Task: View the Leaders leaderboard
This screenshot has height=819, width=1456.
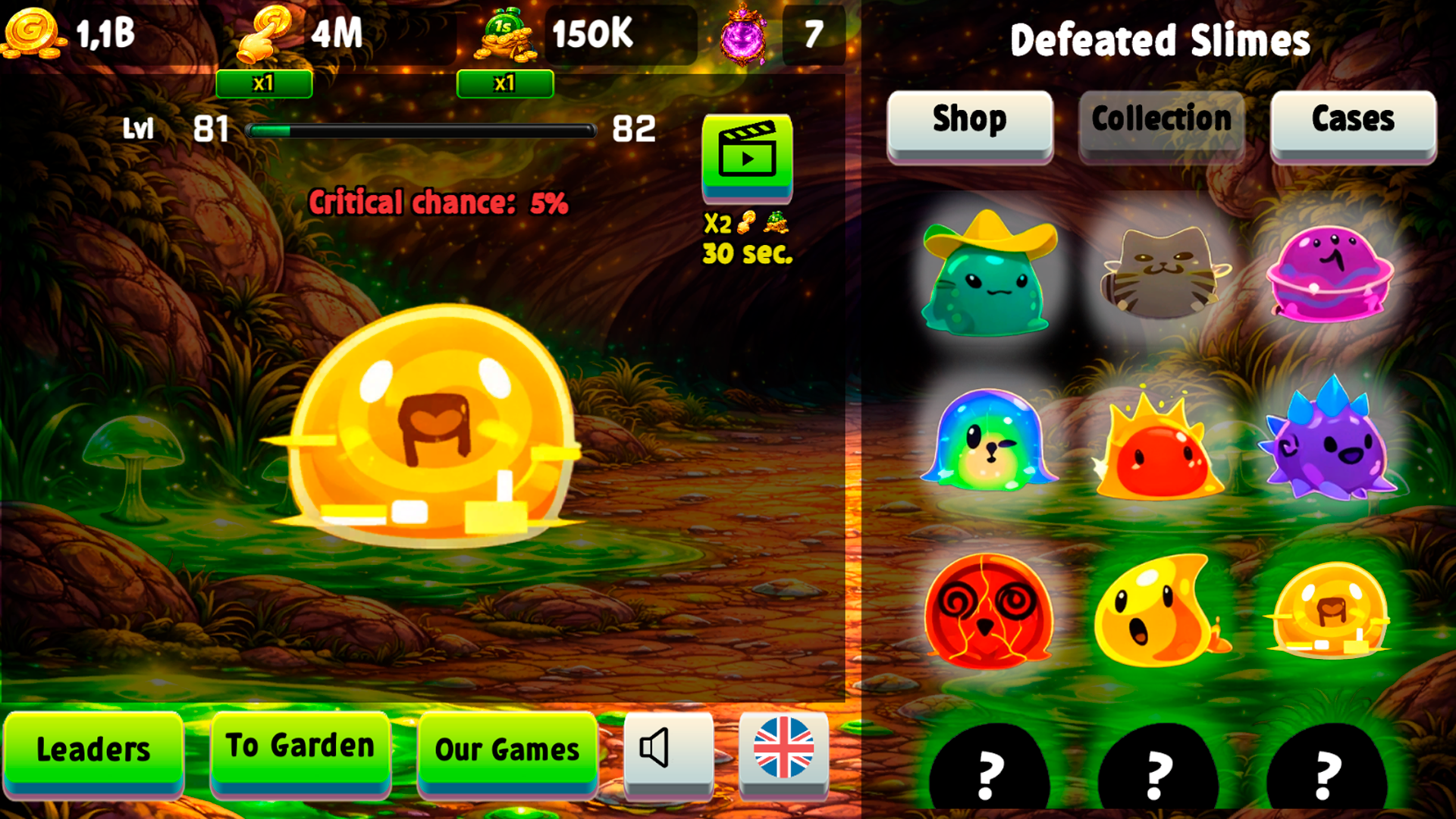Action: (93, 749)
